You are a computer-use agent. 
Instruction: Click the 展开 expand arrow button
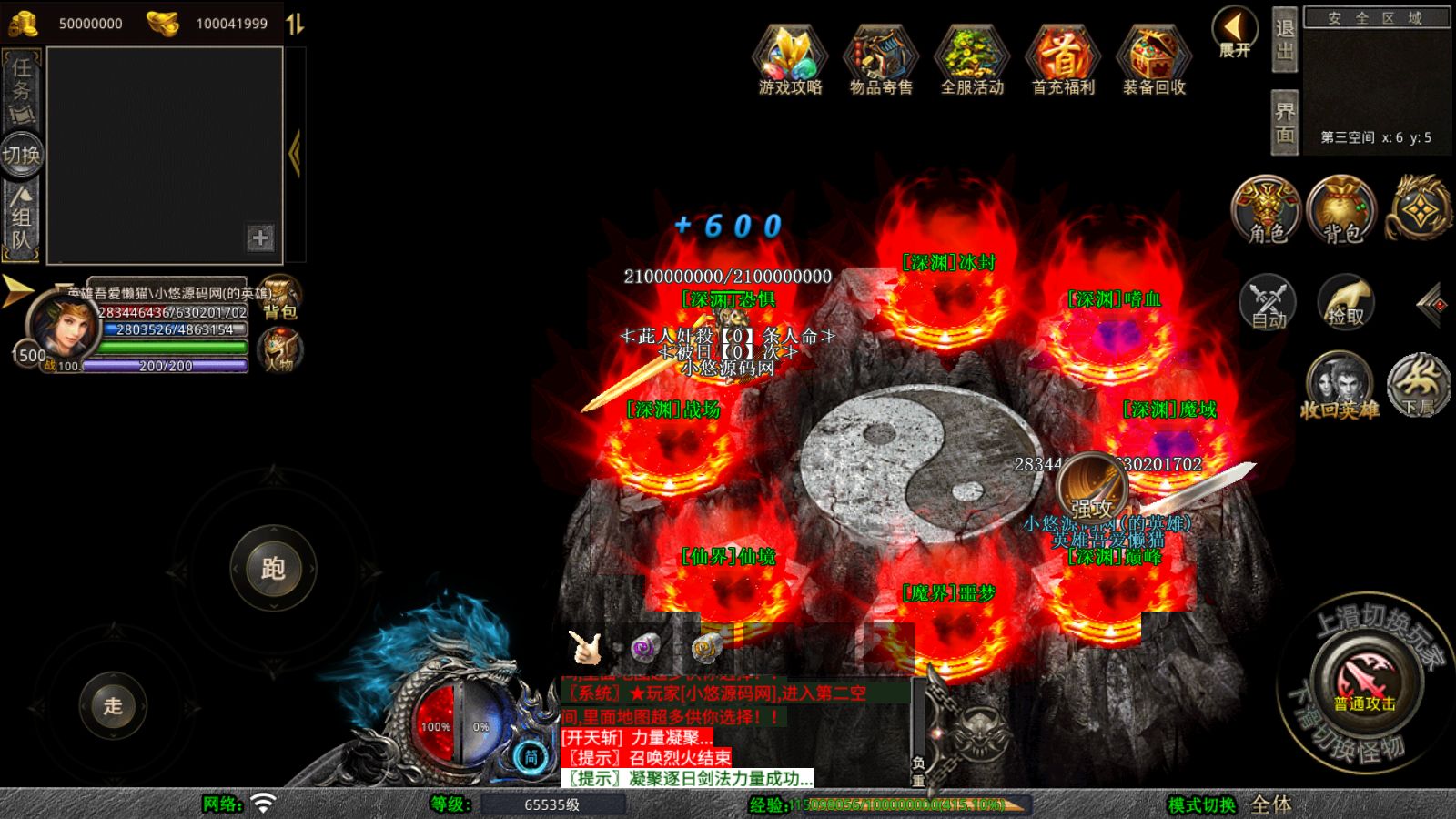tap(1235, 32)
